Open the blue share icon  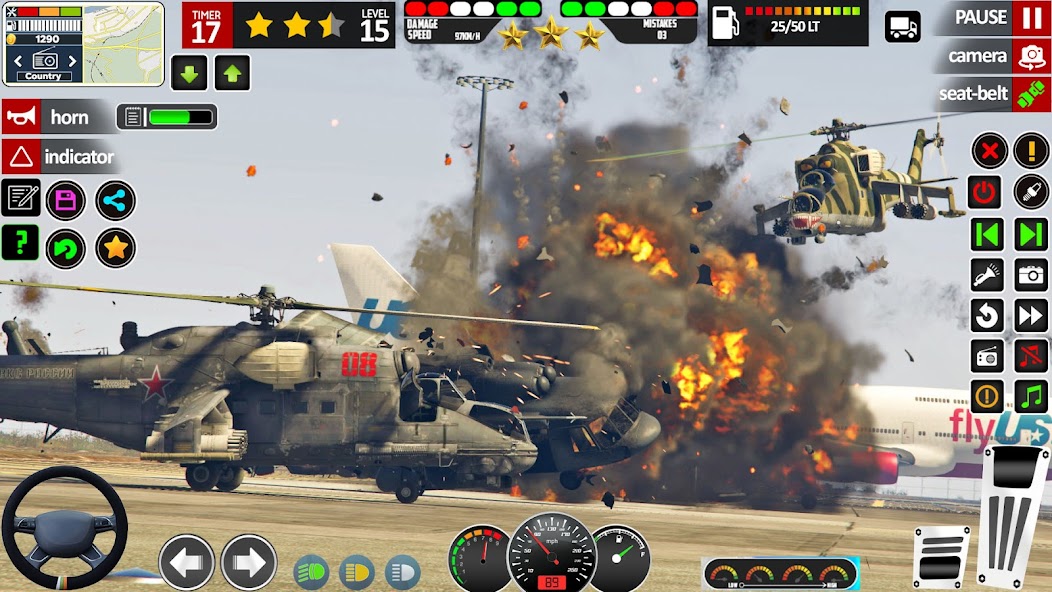tap(115, 200)
